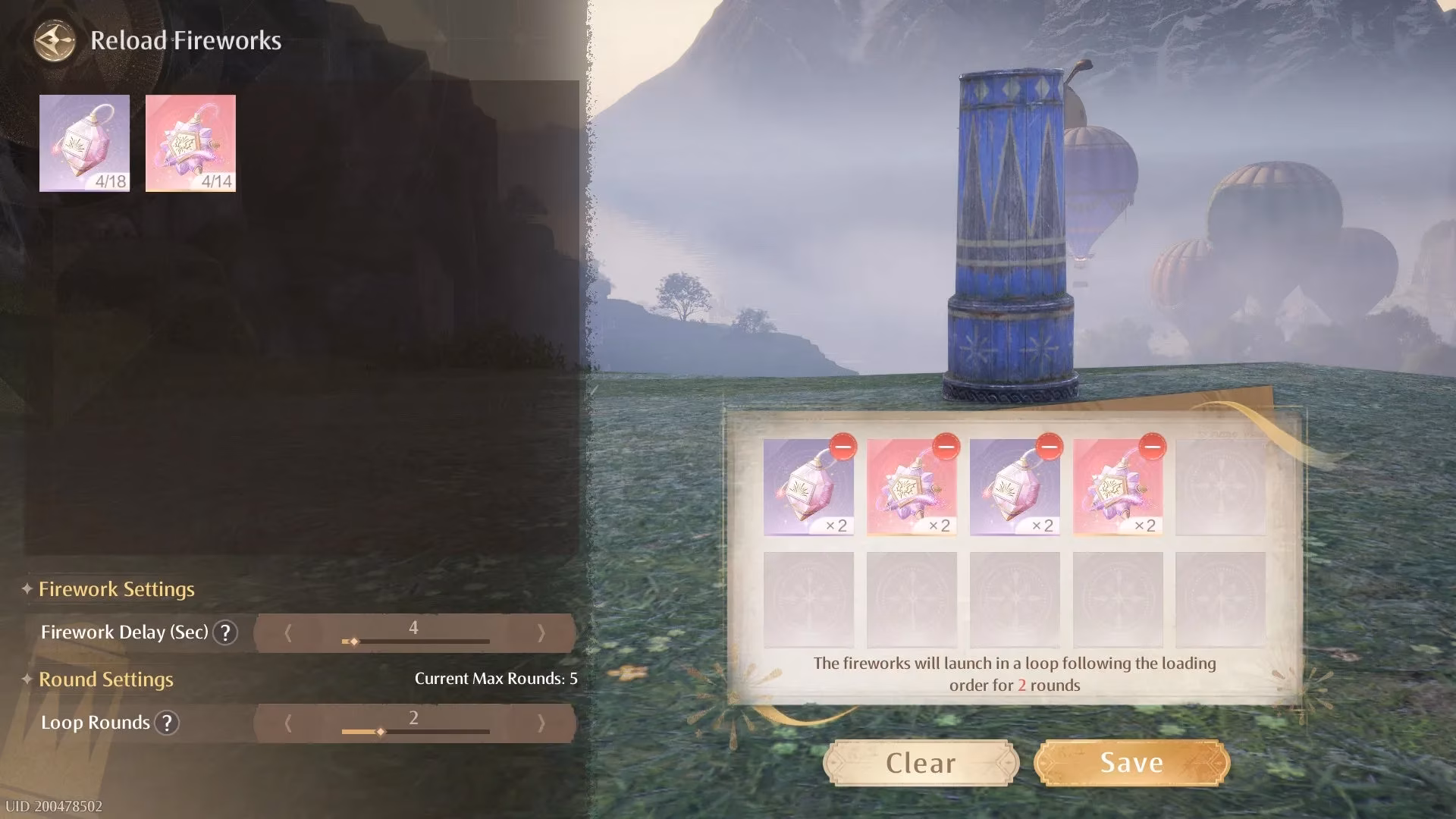Click the Firework Settings section header
The height and width of the screenshot is (819, 1456).
[x=118, y=589]
